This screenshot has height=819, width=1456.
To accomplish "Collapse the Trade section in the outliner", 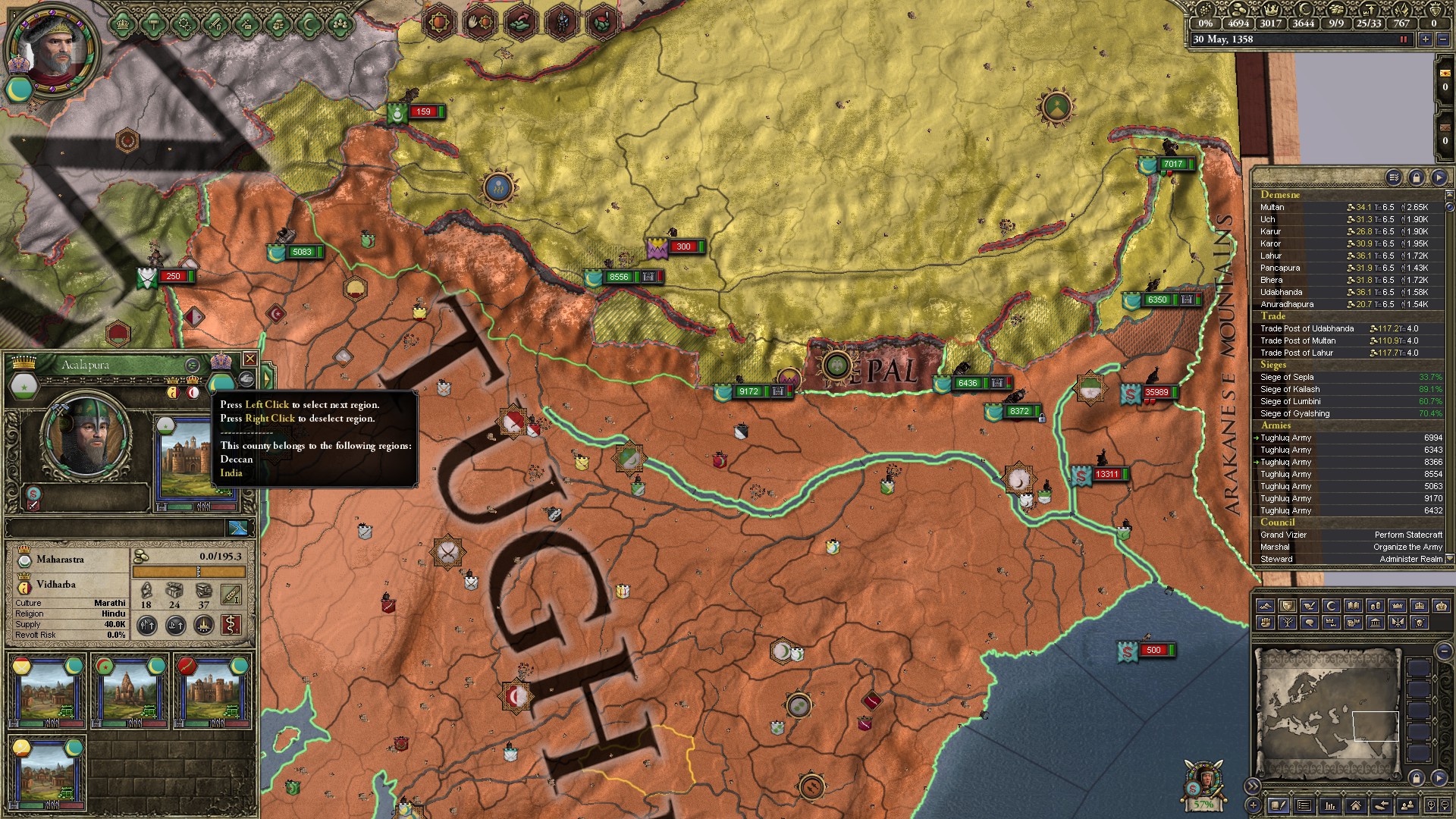I will tap(1274, 316).
